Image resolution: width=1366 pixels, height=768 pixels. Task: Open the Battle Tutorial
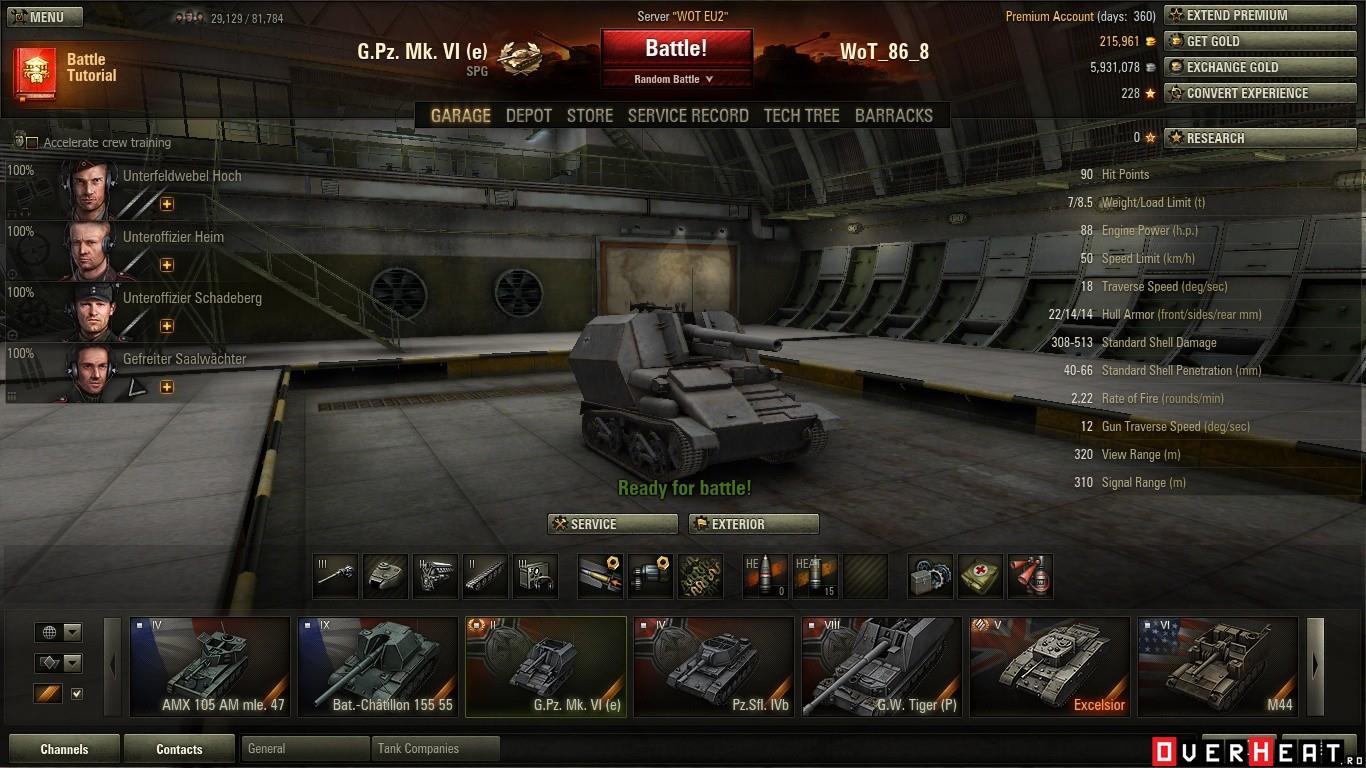tap(66, 69)
